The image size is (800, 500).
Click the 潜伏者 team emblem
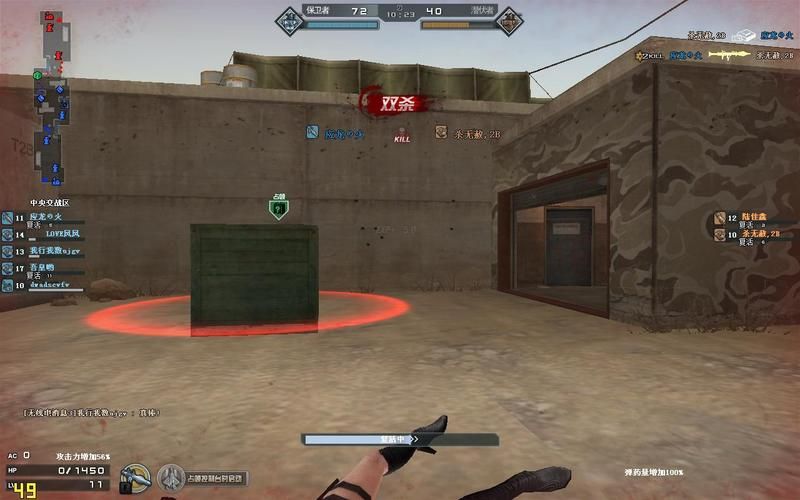pyautogui.click(x=509, y=18)
